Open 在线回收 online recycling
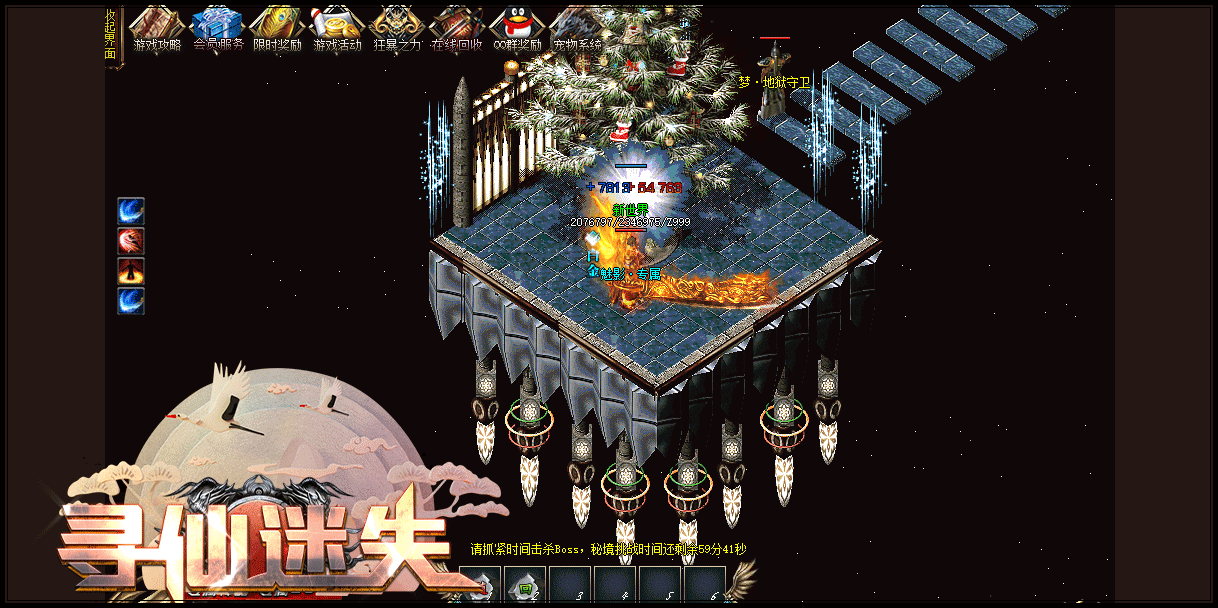Viewport: 1218px width, 608px height. coord(457,30)
